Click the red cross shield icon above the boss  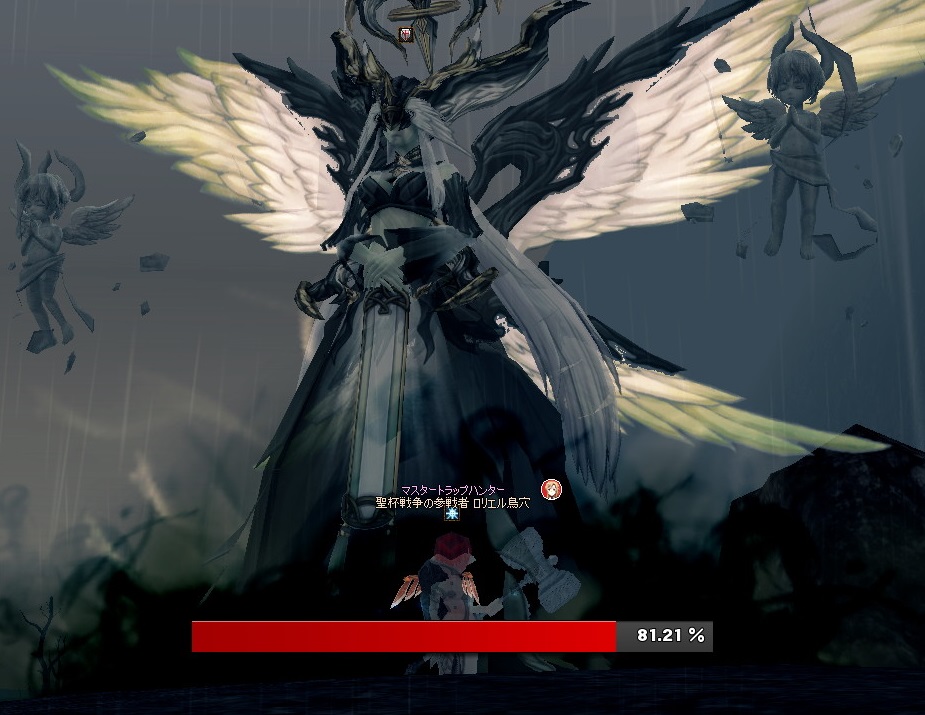[406, 34]
